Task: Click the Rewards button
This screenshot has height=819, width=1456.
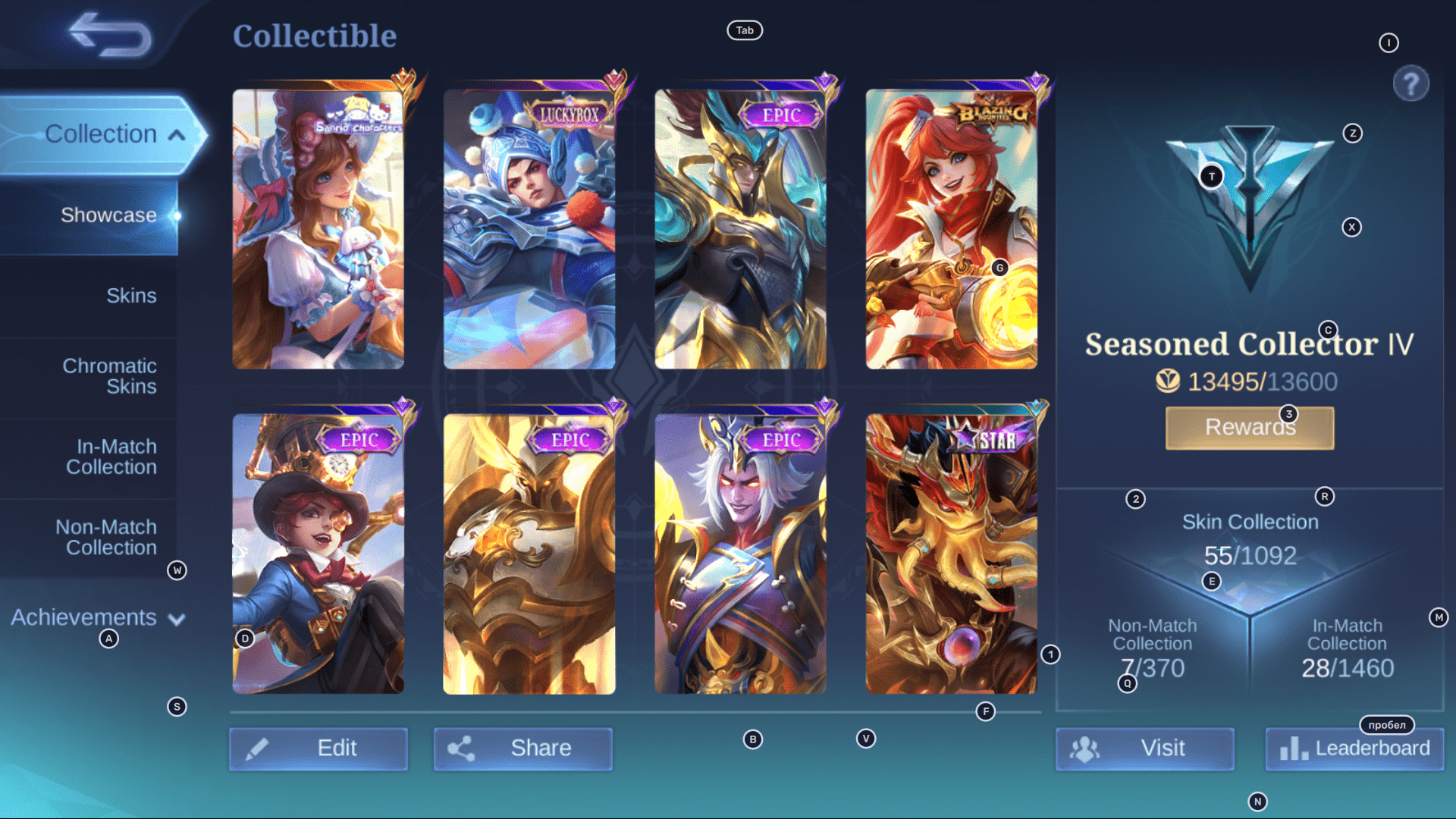Action: [x=1249, y=427]
